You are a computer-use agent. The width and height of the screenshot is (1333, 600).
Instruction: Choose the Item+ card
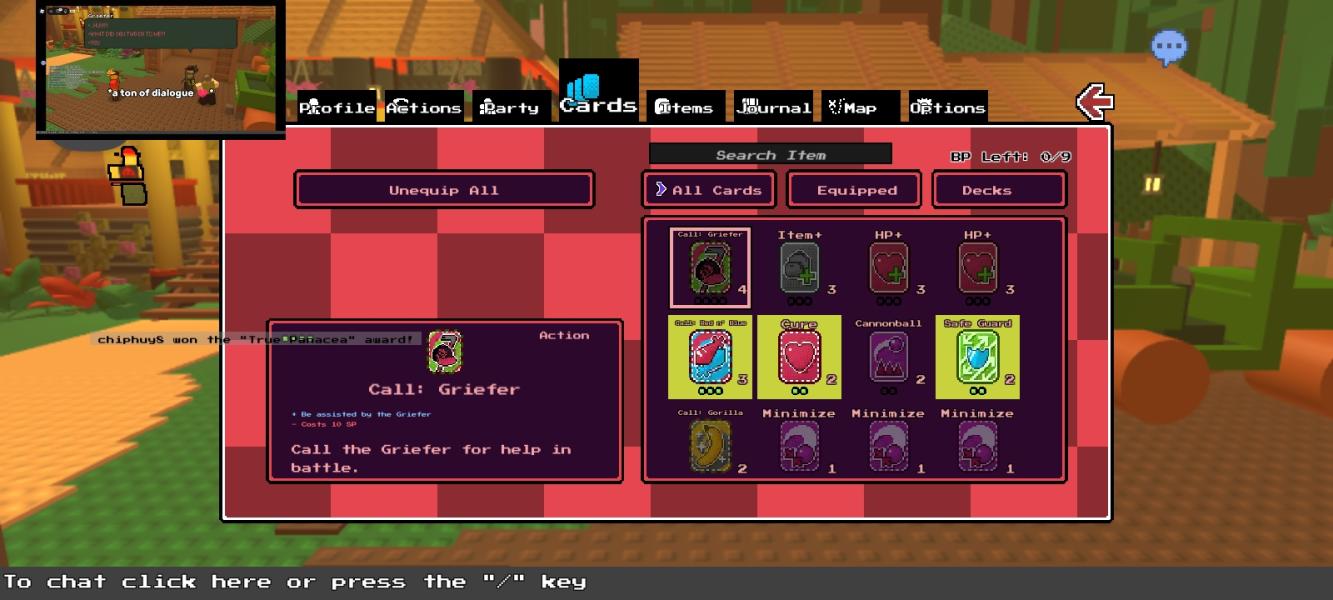(x=799, y=268)
